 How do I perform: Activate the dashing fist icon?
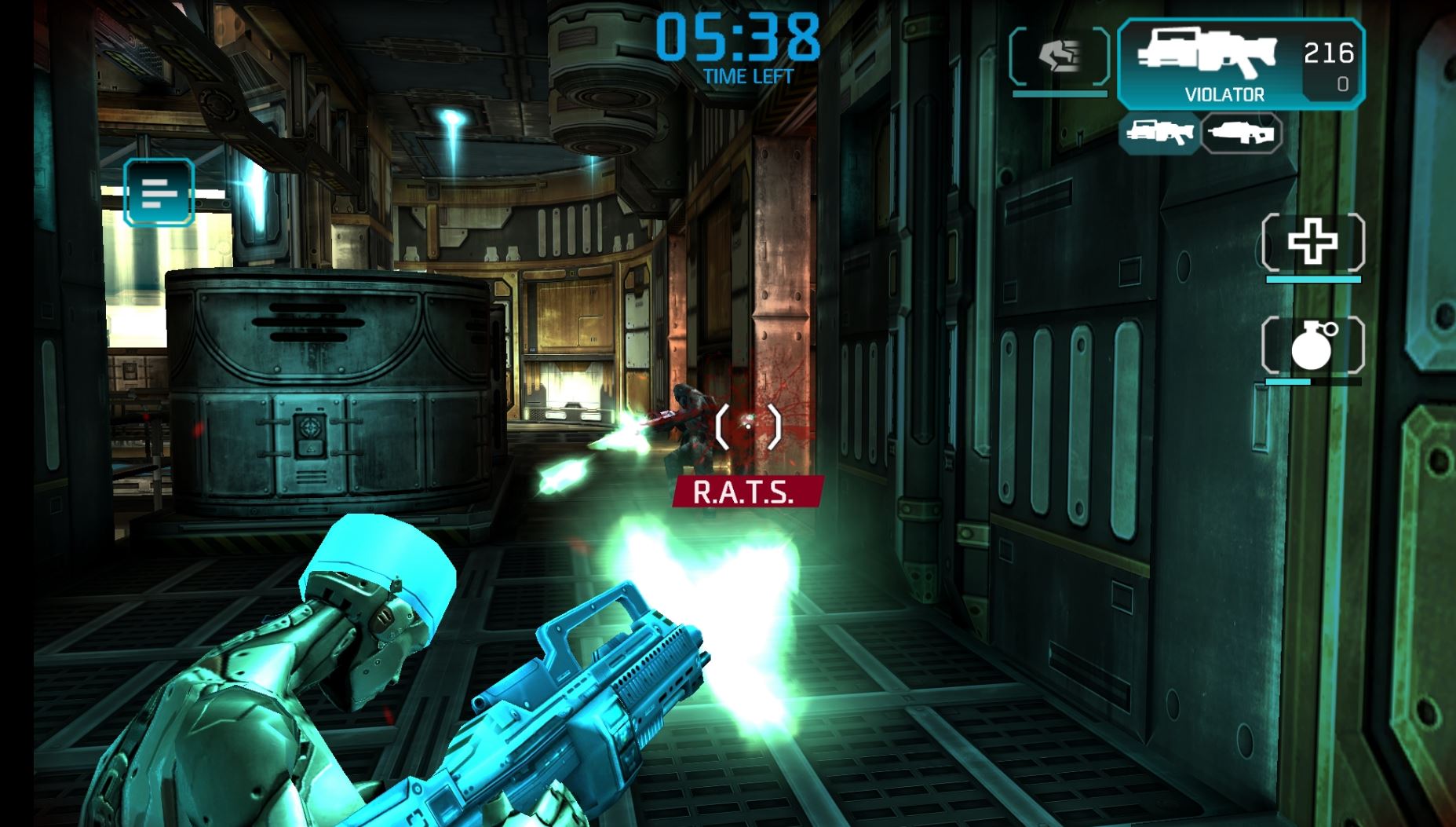pos(1059,56)
